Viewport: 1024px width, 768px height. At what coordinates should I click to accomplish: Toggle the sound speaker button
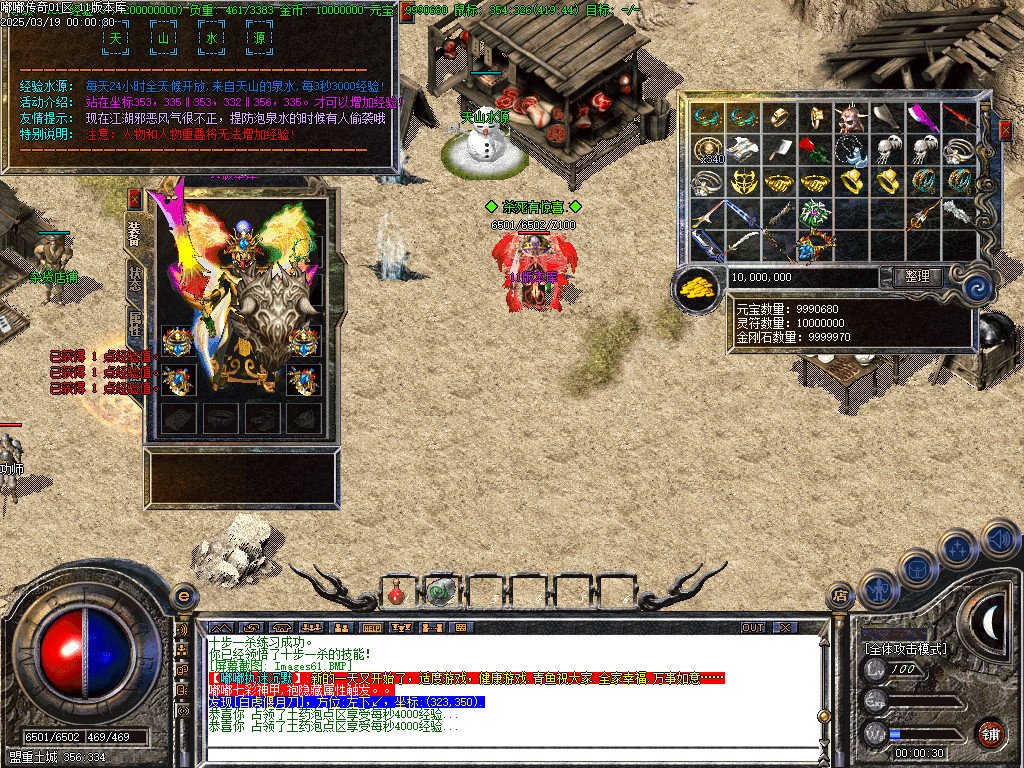tap(1000, 539)
